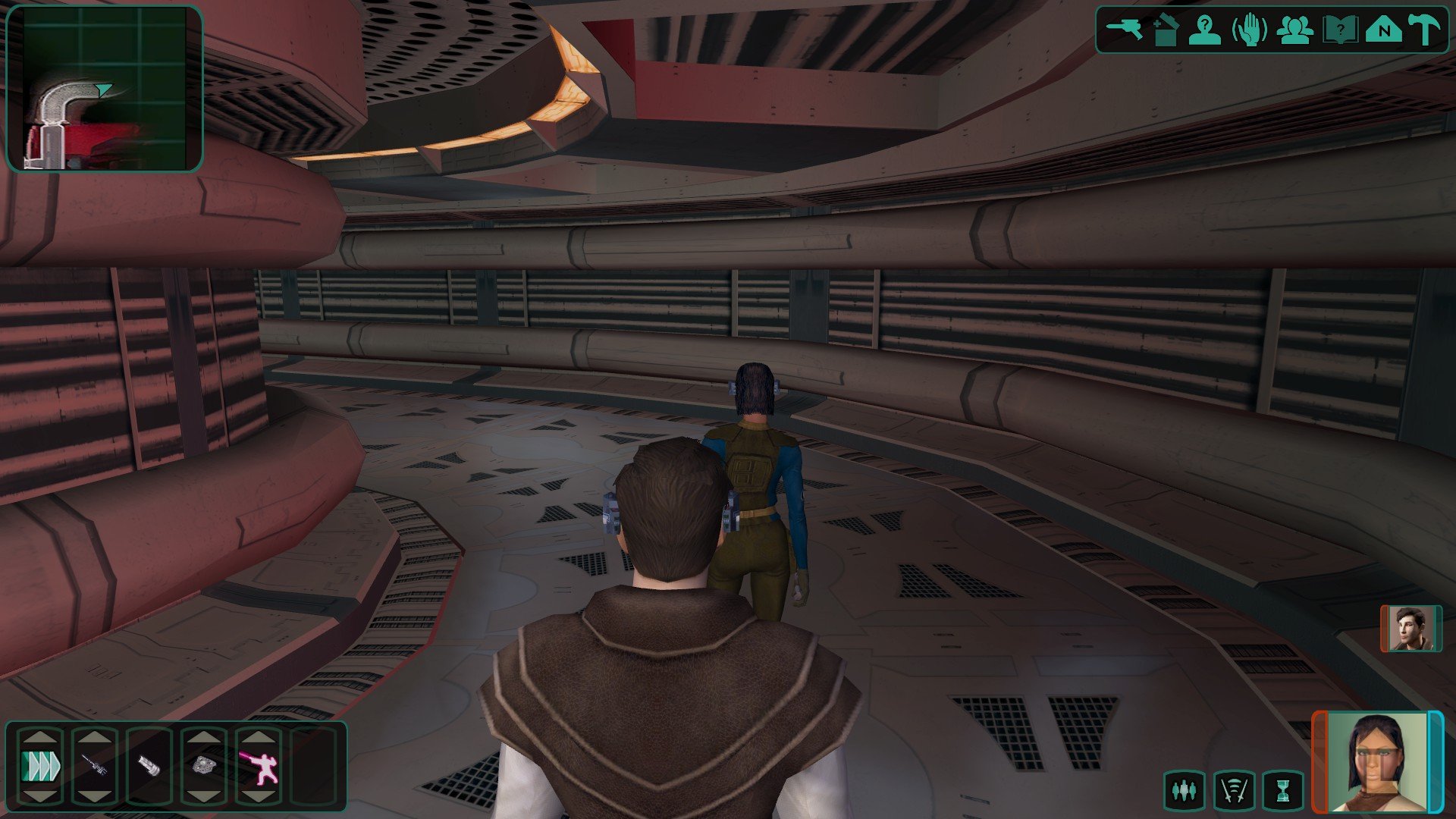Open options via the hammer icon
Image resolution: width=1456 pixels, height=819 pixels.
tap(1423, 31)
